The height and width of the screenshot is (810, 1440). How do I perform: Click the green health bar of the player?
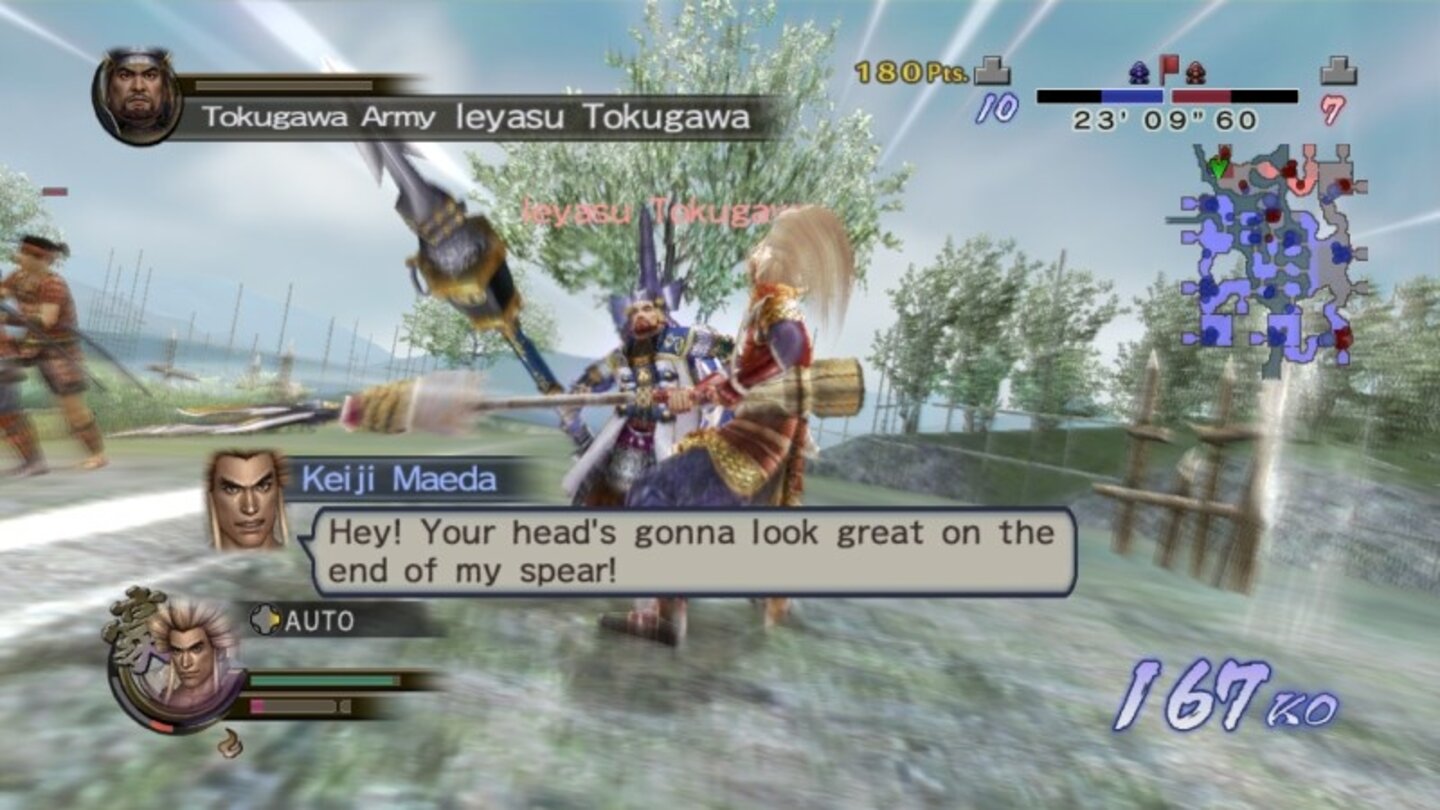[x=320, y=680]
